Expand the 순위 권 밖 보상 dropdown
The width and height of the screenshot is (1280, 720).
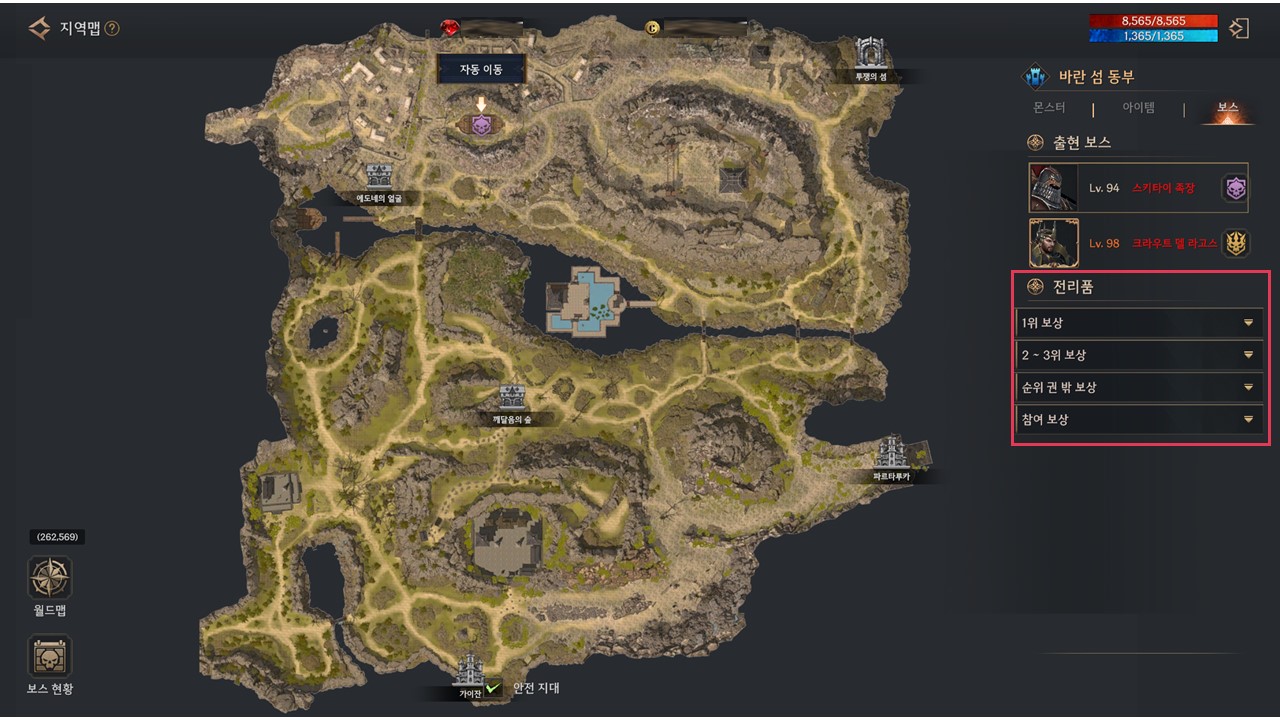1138,387
